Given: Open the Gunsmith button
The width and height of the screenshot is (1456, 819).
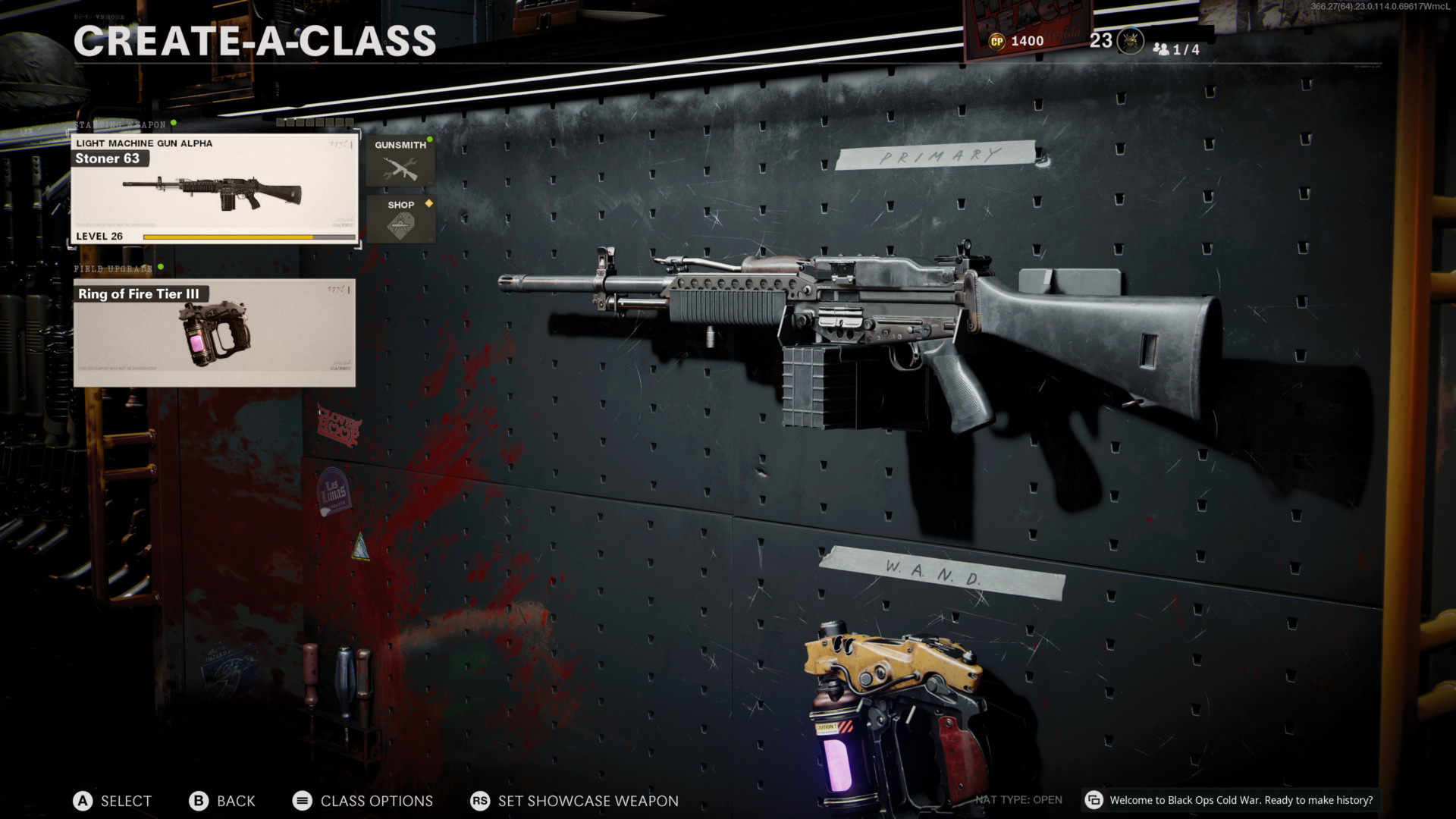Looking at the screenshot, I should [400, 161].
